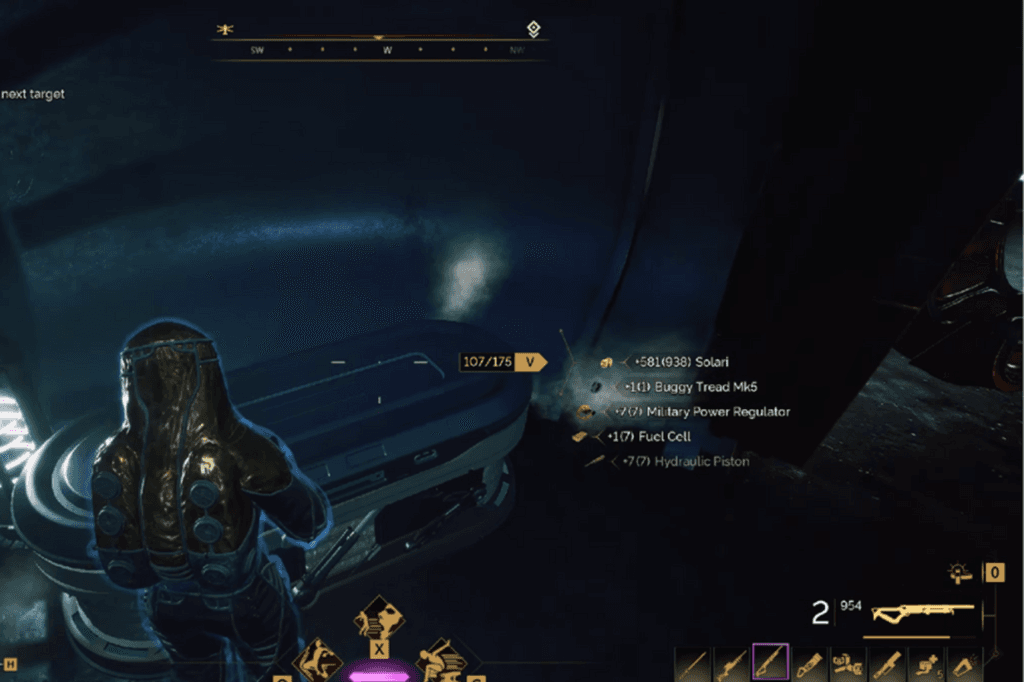Toggle the light icon above the weapon display

[961, 573]
